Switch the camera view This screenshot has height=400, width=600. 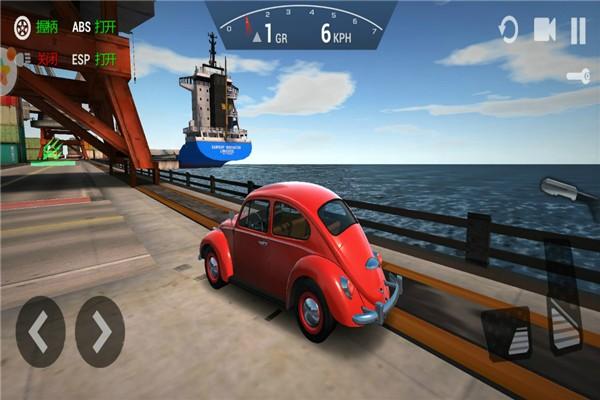pyautogui.click(x=544, y=30)
